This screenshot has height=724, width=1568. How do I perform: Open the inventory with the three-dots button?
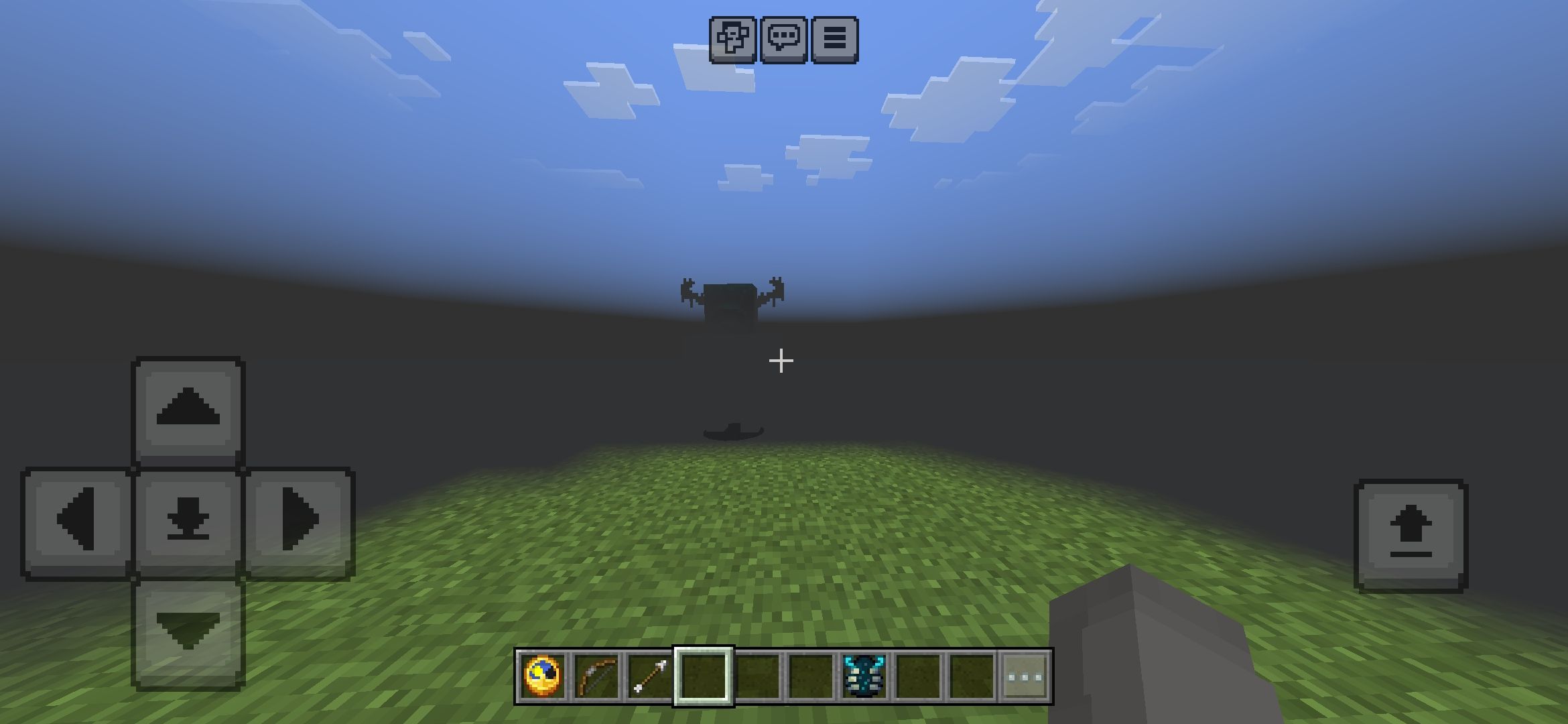(1025, 676)
